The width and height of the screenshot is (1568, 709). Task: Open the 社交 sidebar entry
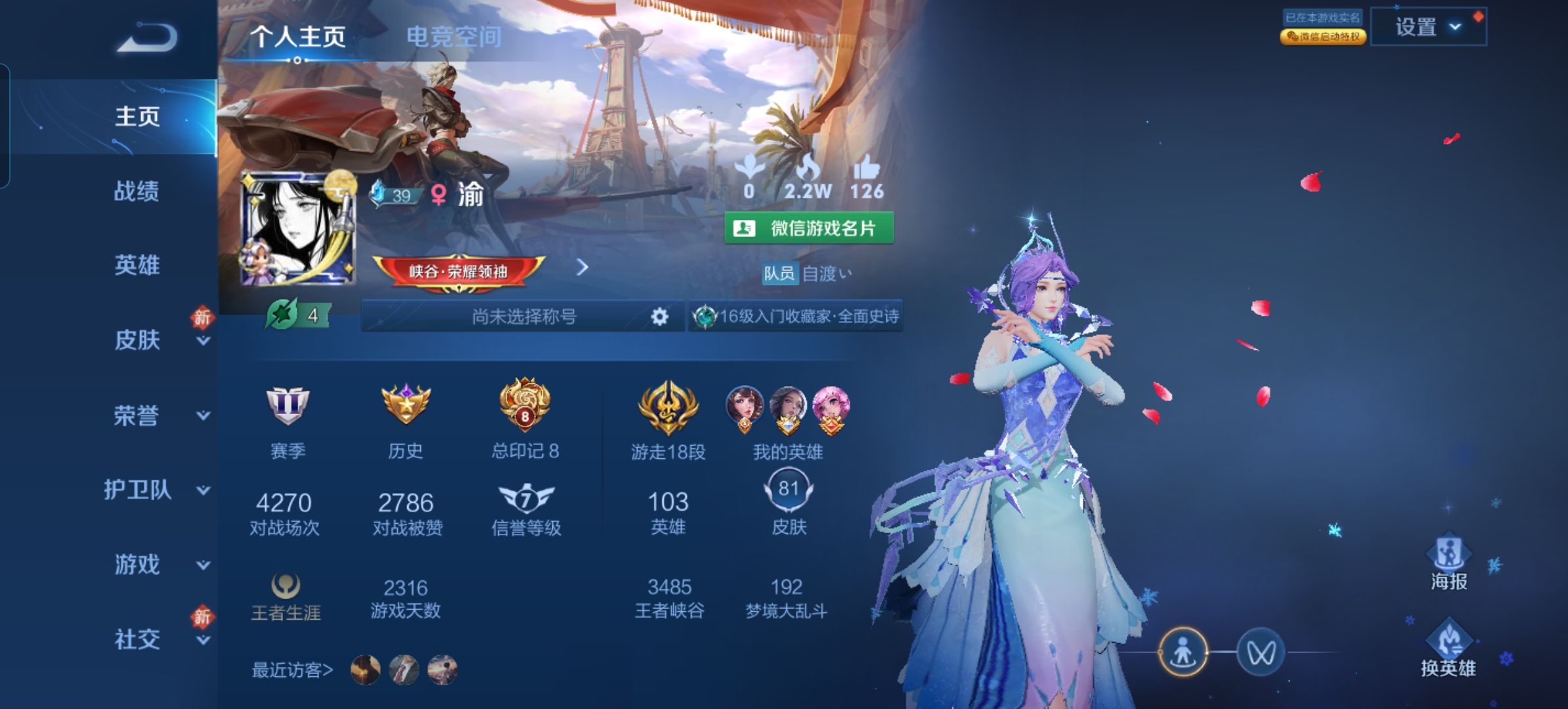pyautogui.click(x=138, y=639)
